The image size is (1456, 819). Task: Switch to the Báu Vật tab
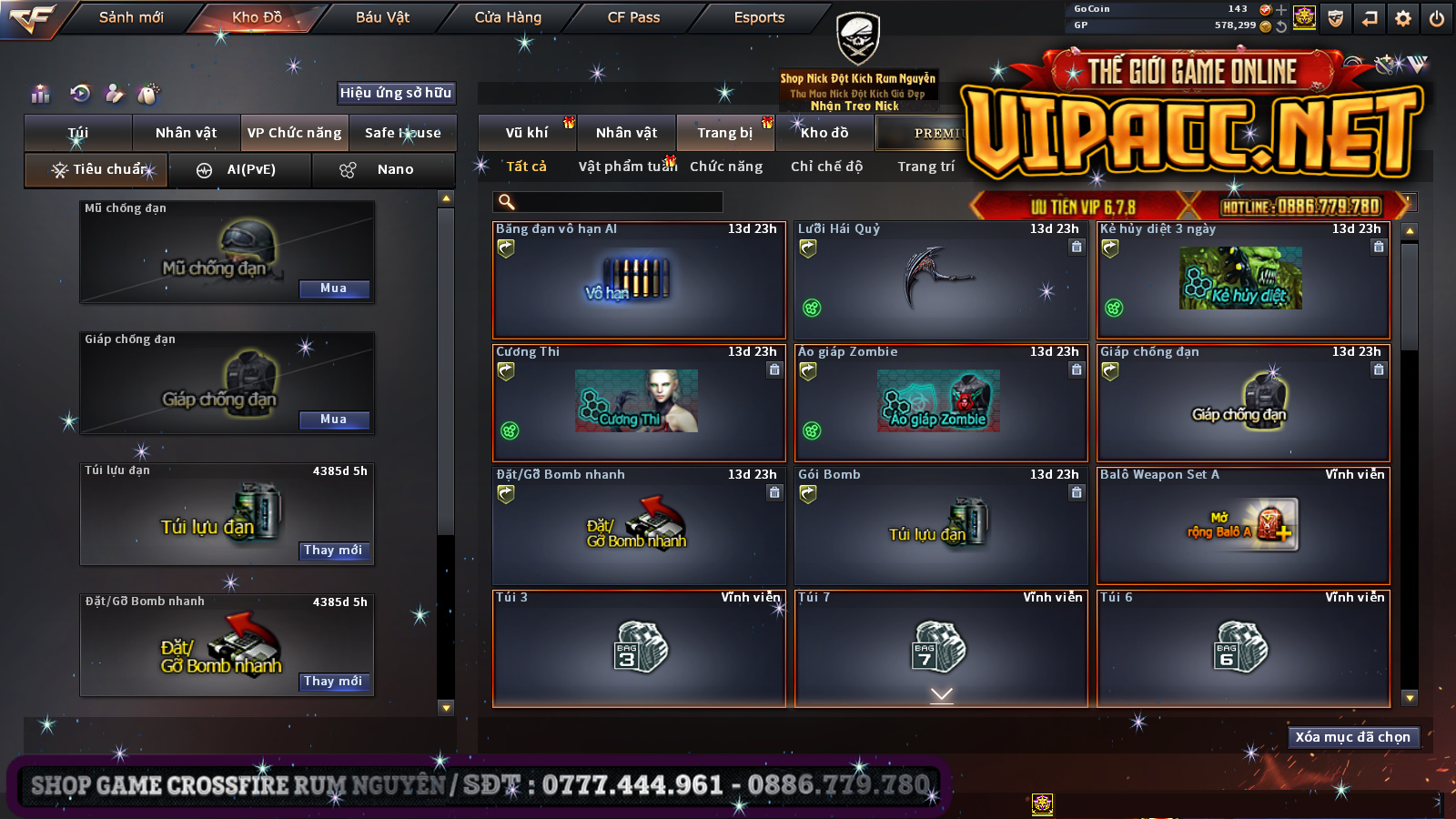tap(382, 17)
